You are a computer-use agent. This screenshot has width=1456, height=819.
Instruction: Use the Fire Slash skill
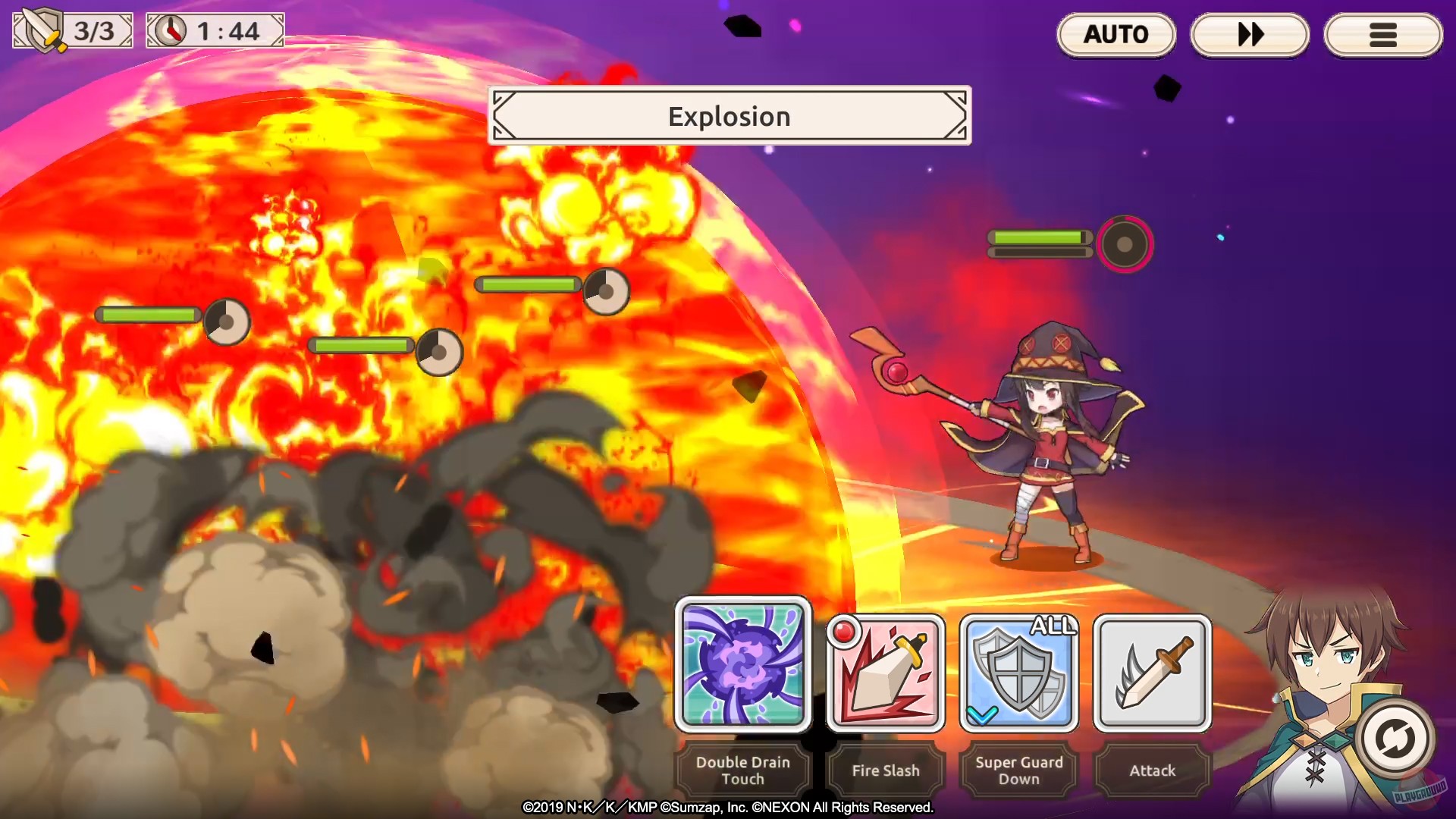point(884,673)
